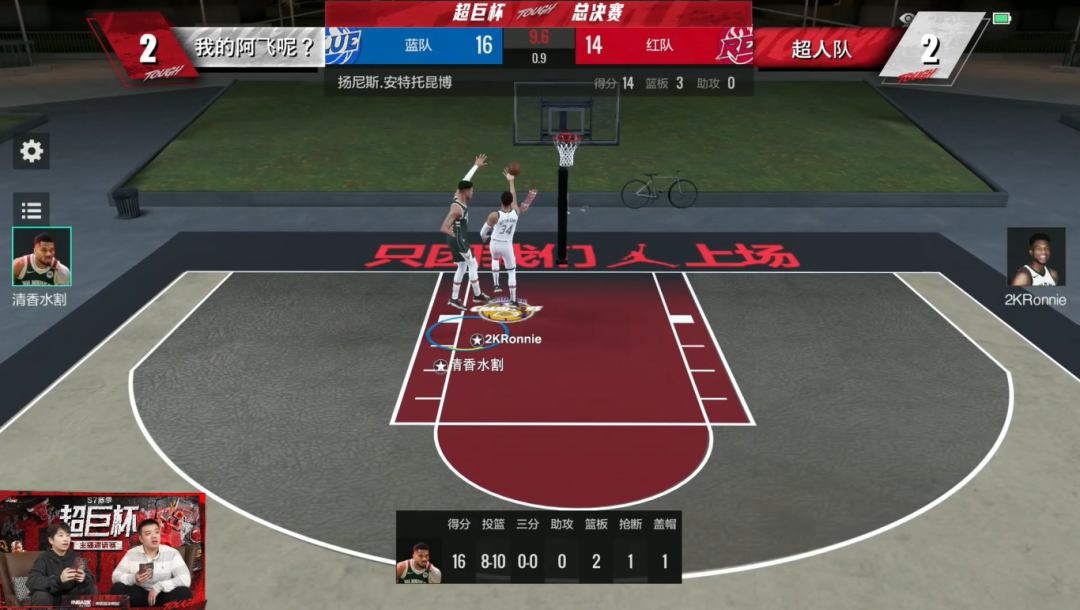Open the gear settings icon
Image resolution: width=1080 pixels, height=610 pixels.
coord(32,151)
